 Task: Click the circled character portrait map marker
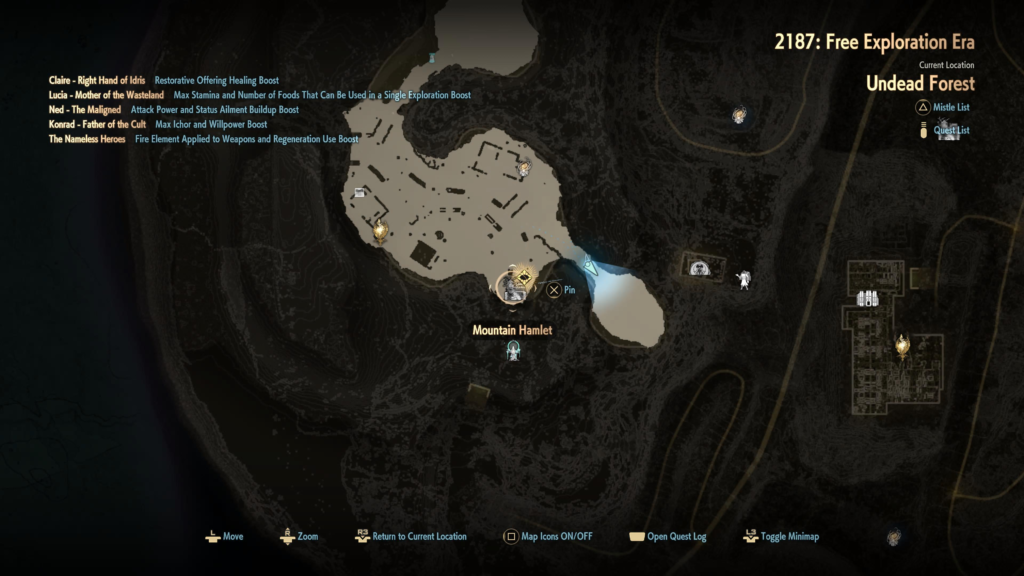[x=510, y=287]
